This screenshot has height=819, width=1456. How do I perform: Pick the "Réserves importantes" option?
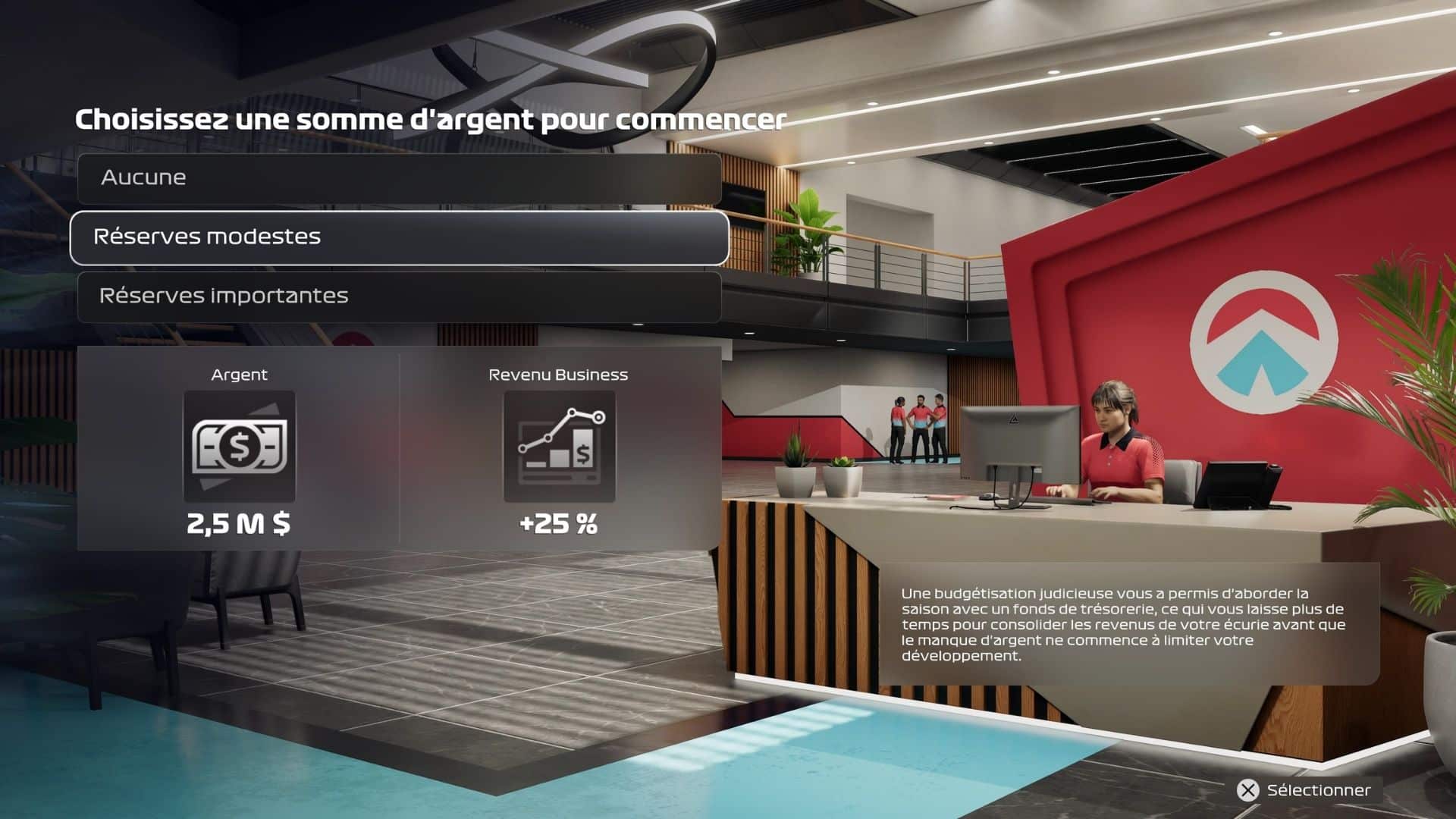pyautogui.click(x=399, y=297)
